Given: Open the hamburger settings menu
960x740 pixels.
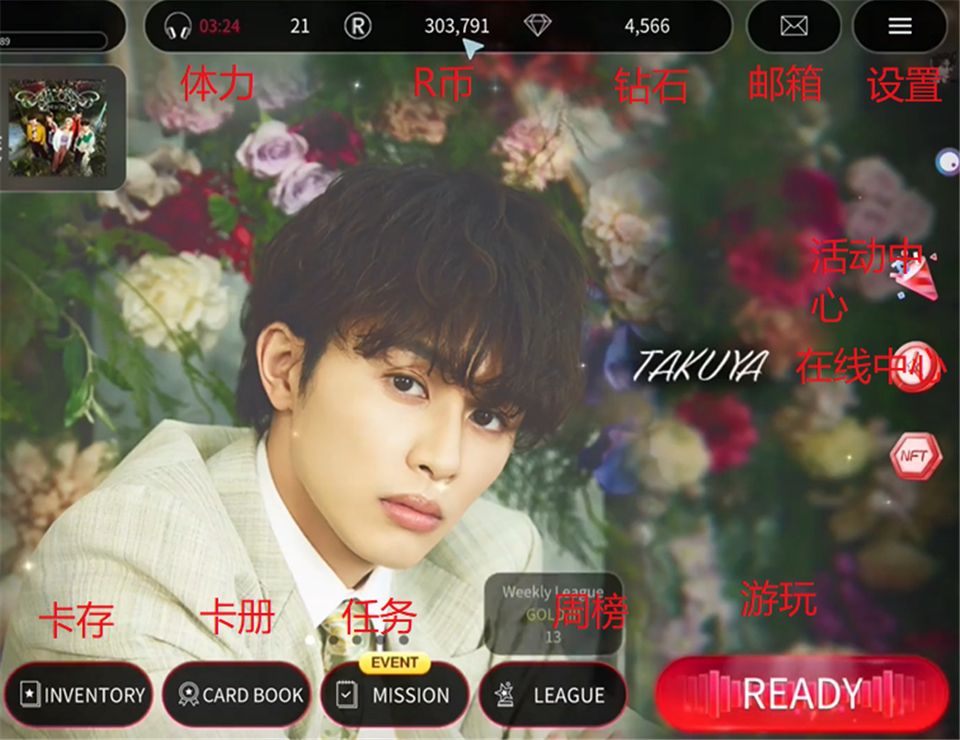Looking at the screenshot, I should click(x=900, y=26).
